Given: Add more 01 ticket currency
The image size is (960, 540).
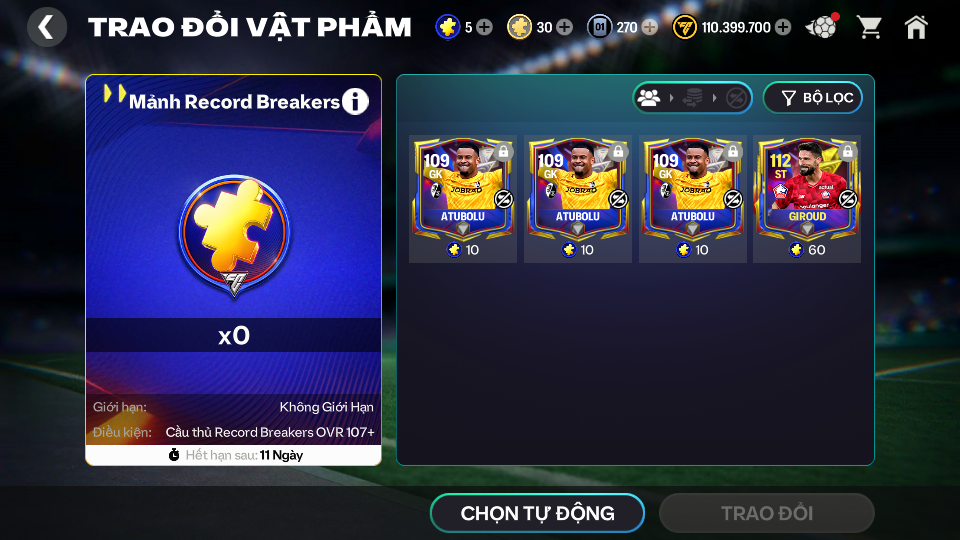Looking at the screenshot, I should pyautogui.click(x=650, y=27).
